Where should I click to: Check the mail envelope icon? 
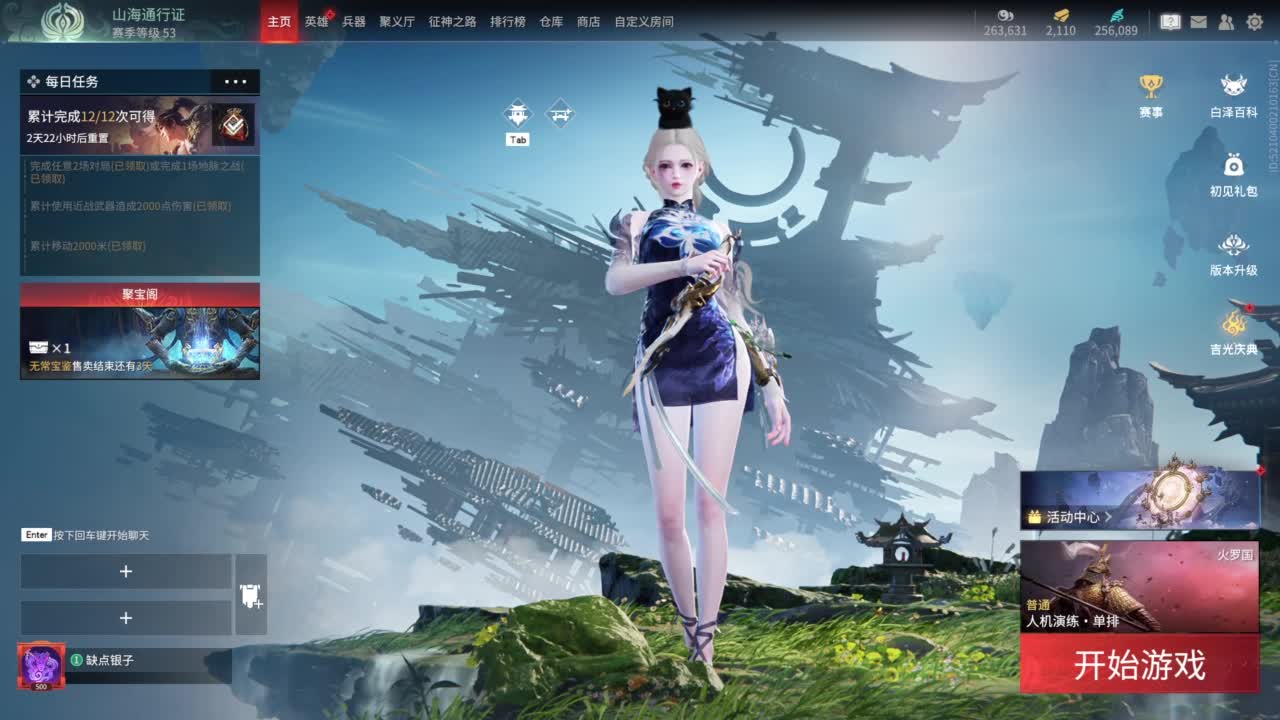click(1198, 21)
